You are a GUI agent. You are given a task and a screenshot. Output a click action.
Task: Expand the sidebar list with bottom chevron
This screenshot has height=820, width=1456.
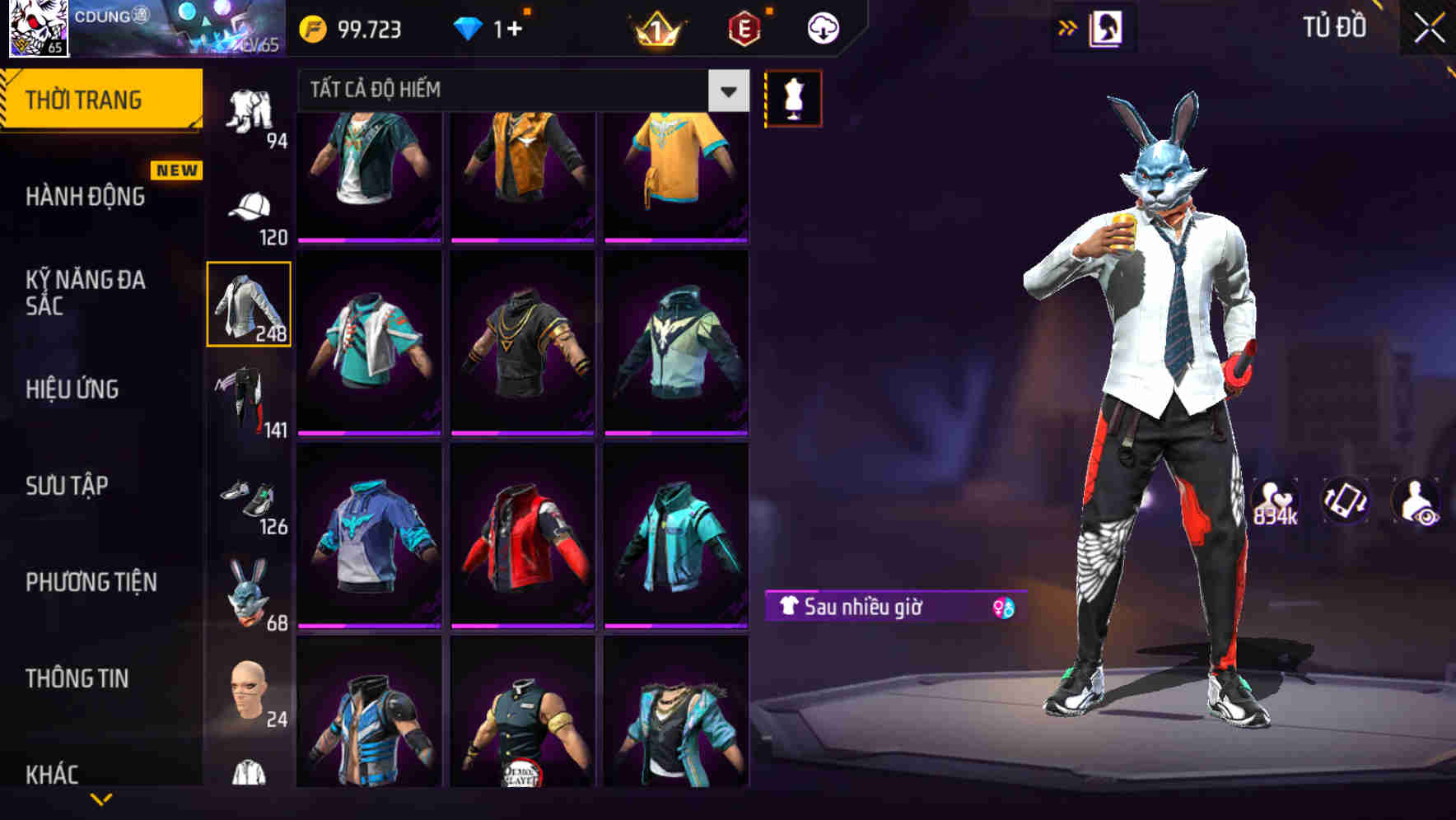(x=100, y=800)
